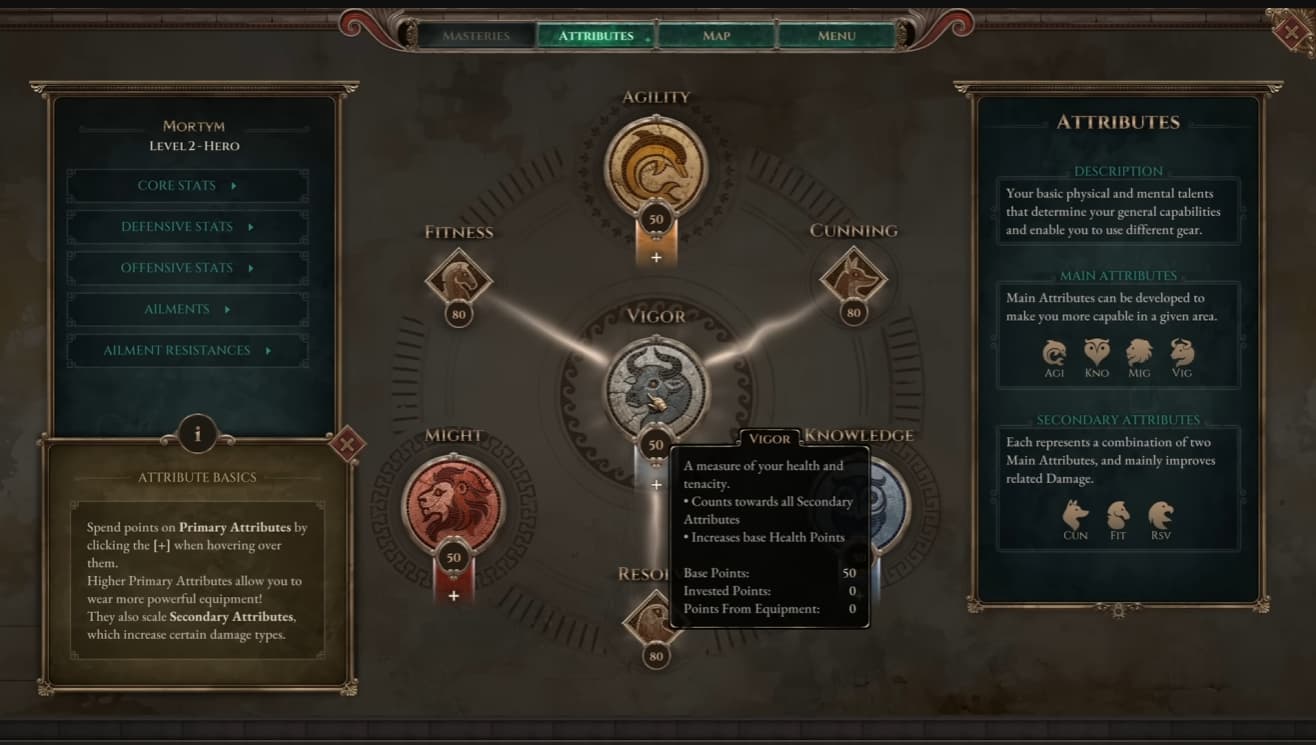Expand the Ailment Resistances section
Image resolution: width=1316 pixels, height=745 pixels.
point(187,350)
